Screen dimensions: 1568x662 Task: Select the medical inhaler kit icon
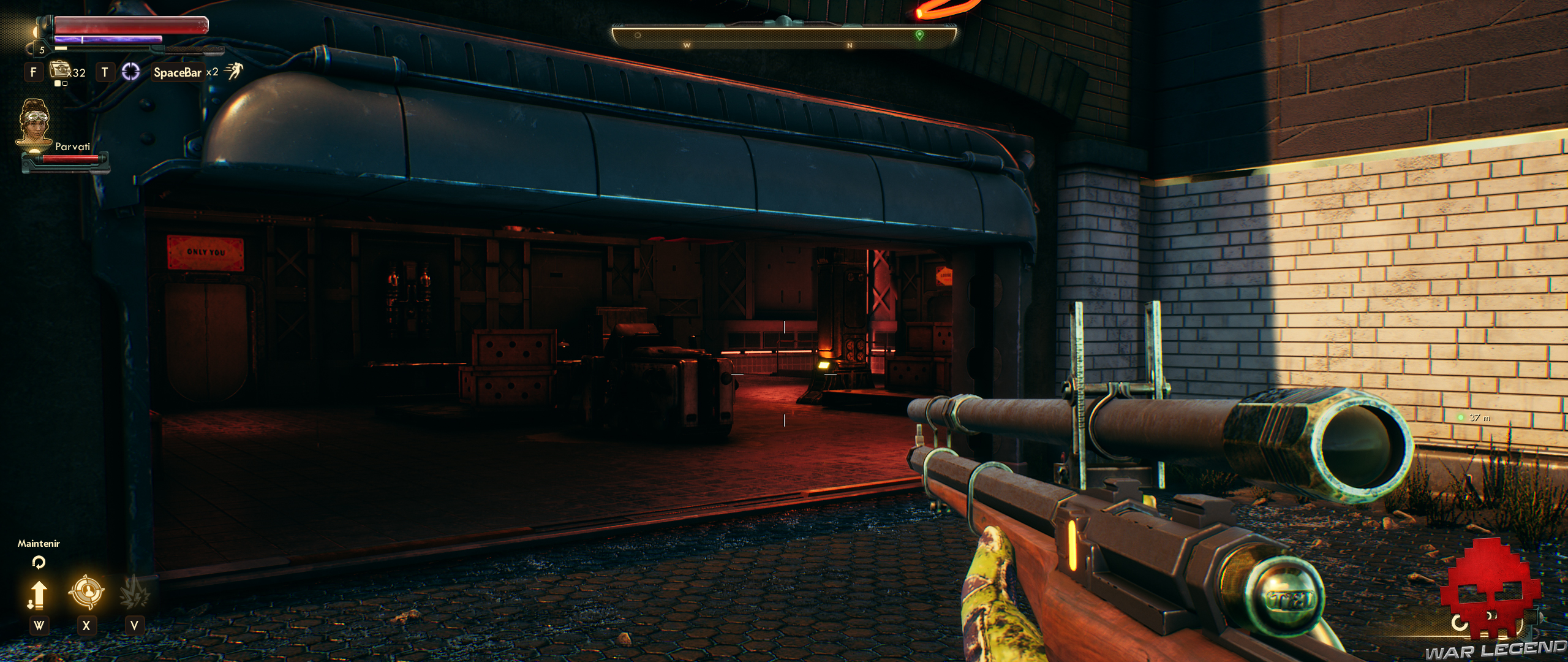[59, 70]
